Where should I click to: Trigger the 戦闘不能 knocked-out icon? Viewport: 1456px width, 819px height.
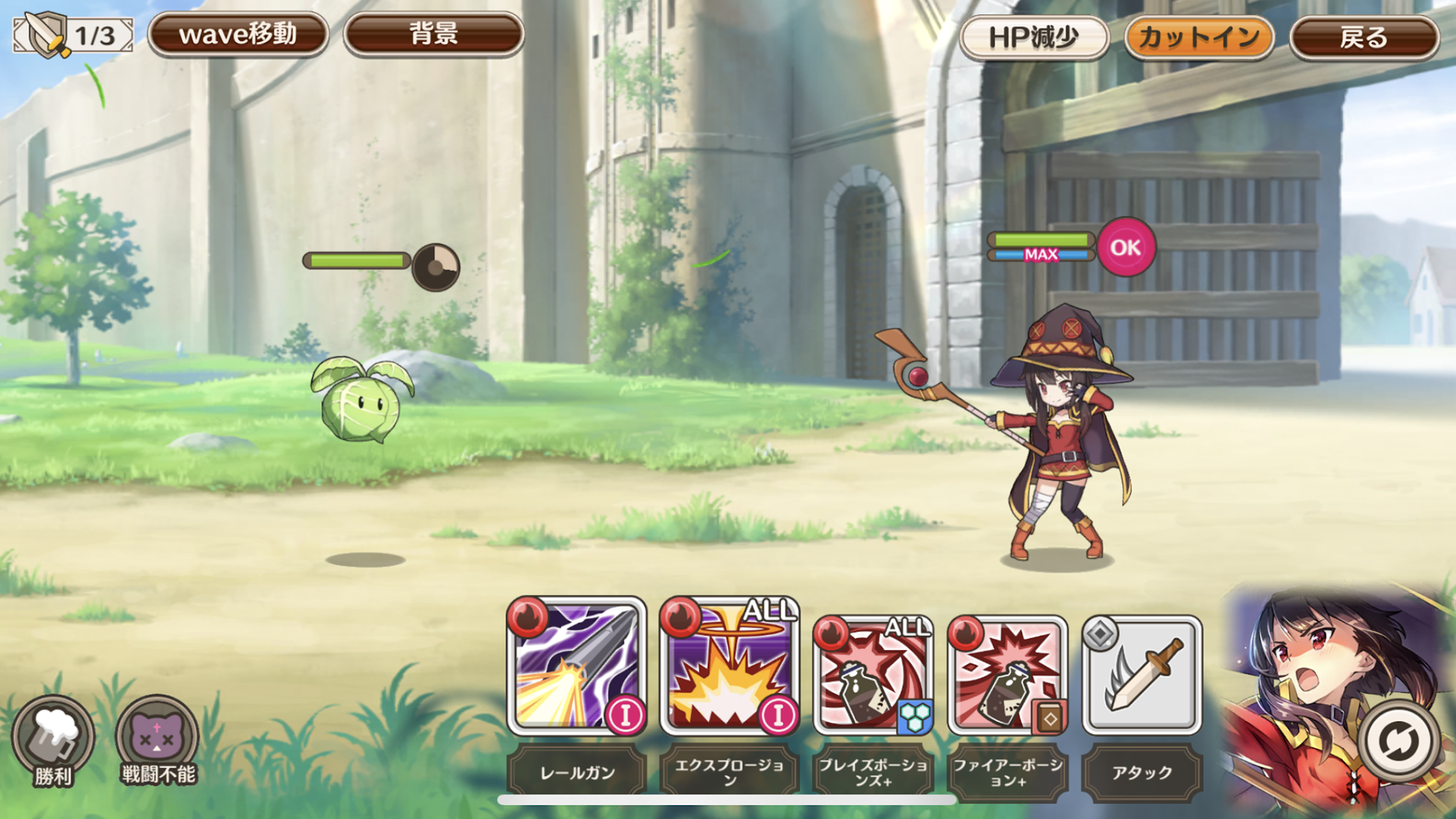tap(158, 739)
